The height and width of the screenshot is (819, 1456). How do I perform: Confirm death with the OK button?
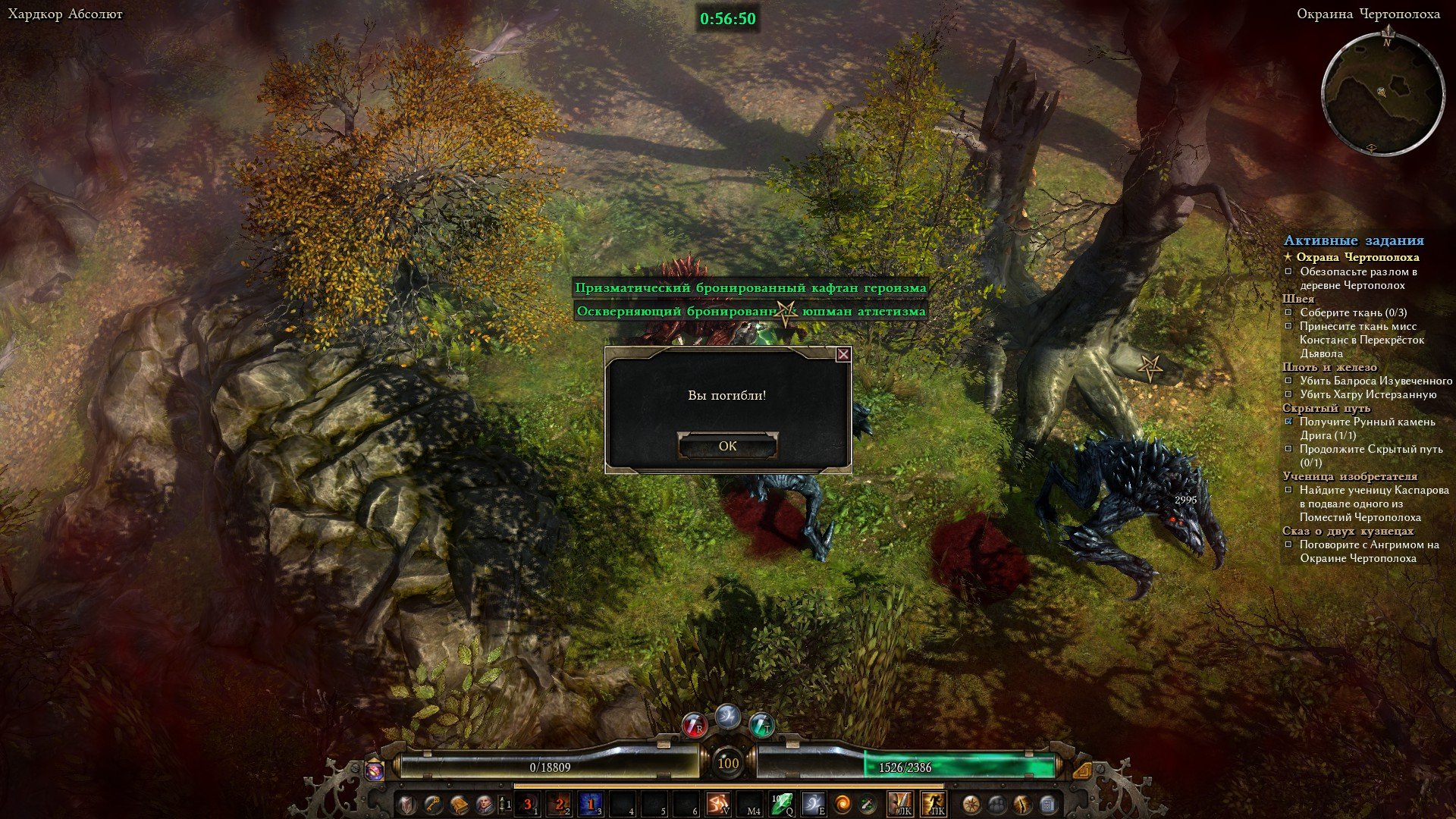coord(727,446)
